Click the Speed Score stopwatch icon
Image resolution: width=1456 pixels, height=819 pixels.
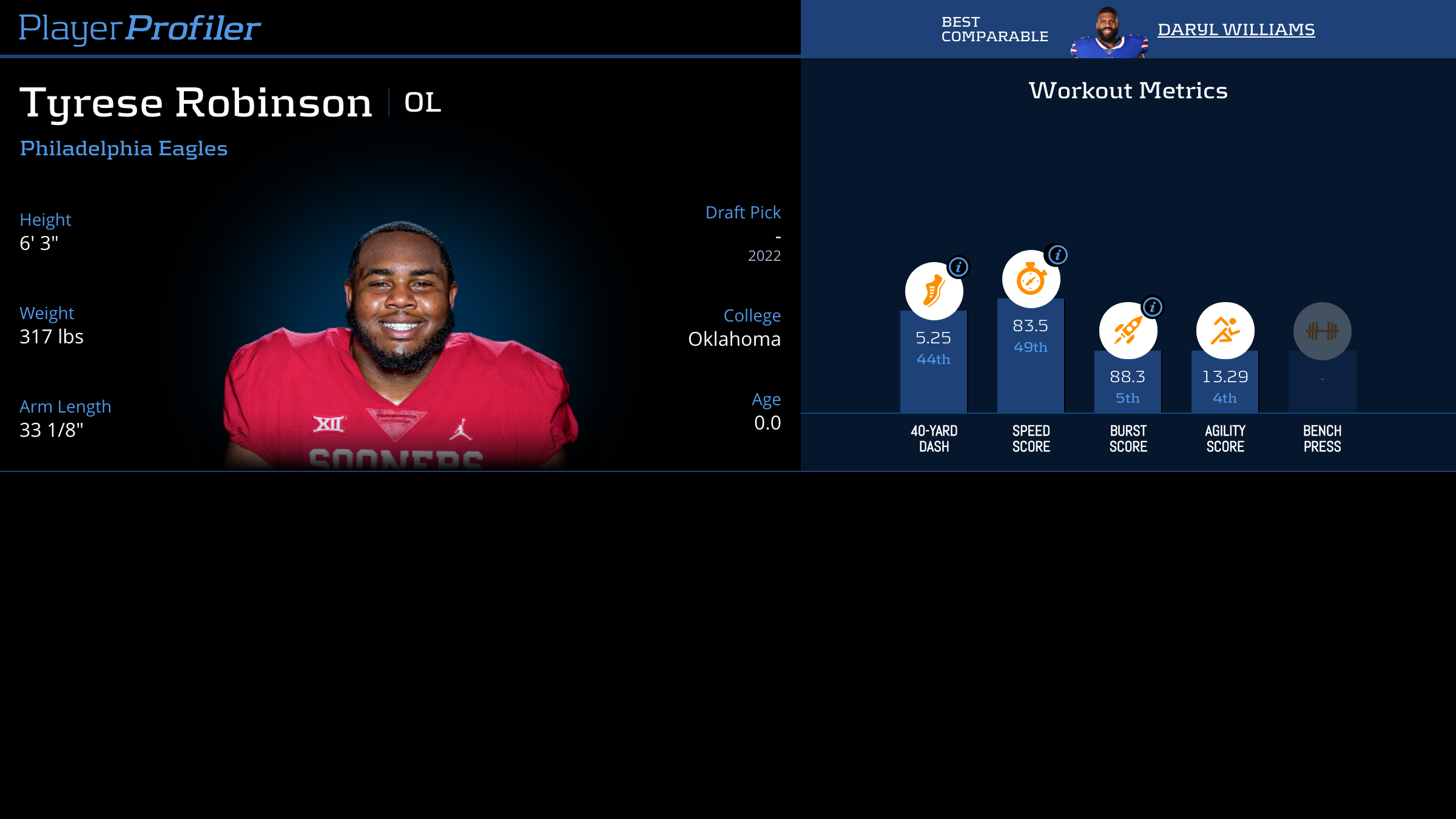pos(1030,280)
